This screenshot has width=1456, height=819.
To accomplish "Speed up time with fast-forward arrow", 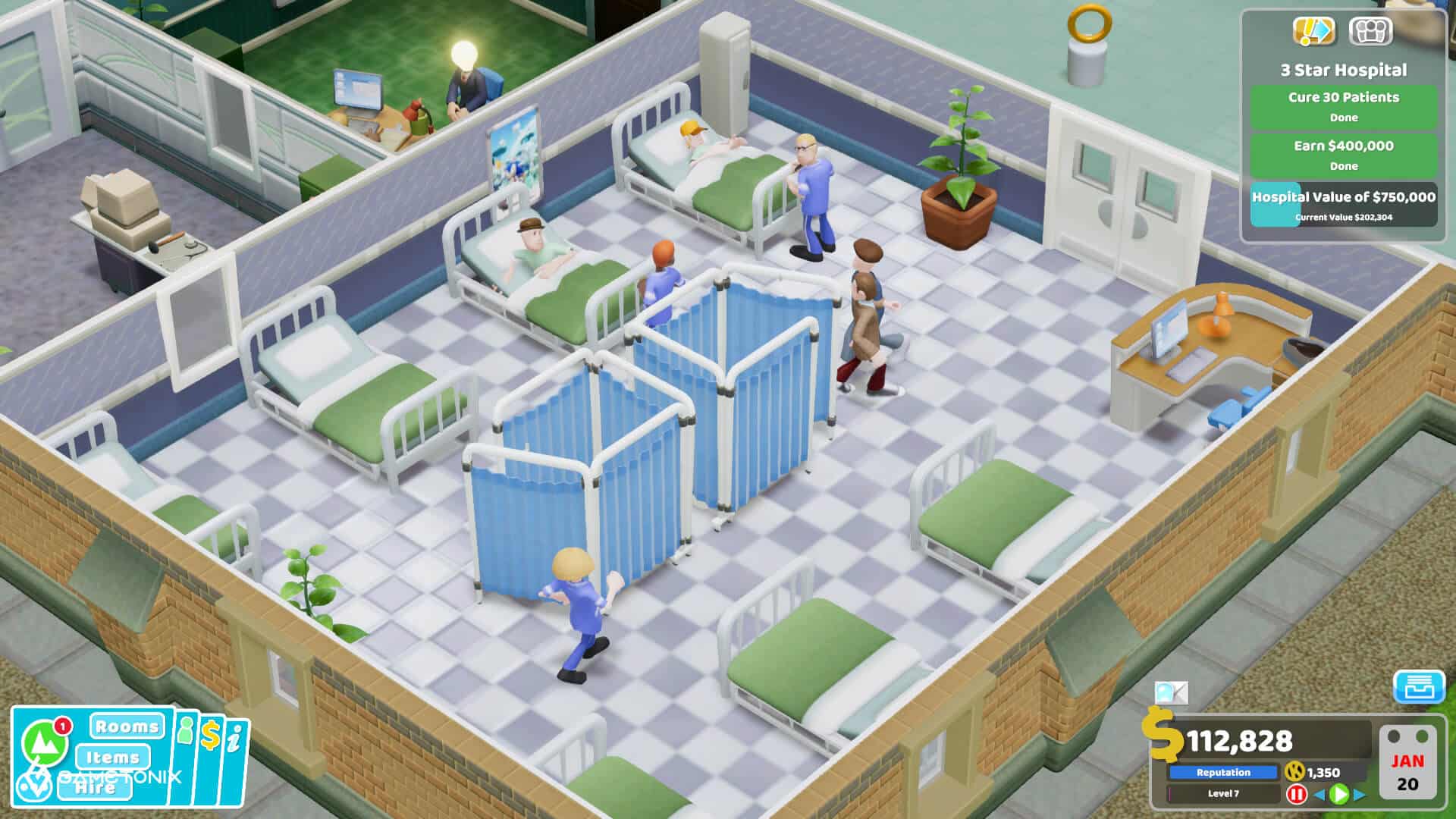I will [1359, 795].
